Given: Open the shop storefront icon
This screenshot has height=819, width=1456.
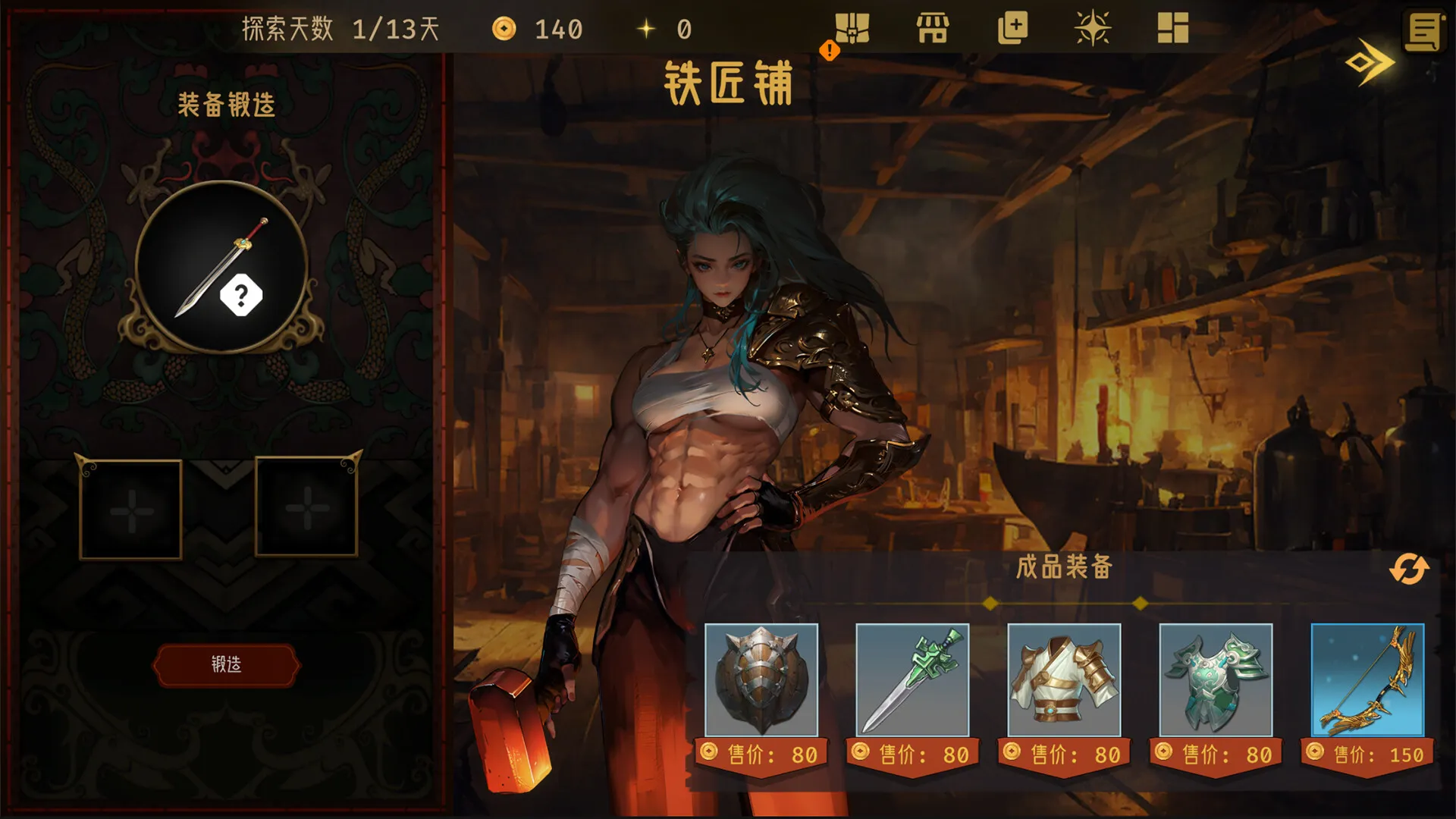Looking at the screenshot, I should coord(934,29).
